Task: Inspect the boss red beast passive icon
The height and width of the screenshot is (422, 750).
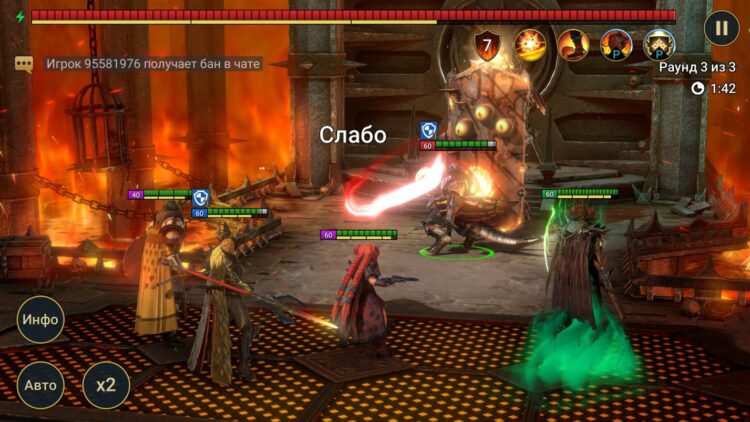Action: 616,45
